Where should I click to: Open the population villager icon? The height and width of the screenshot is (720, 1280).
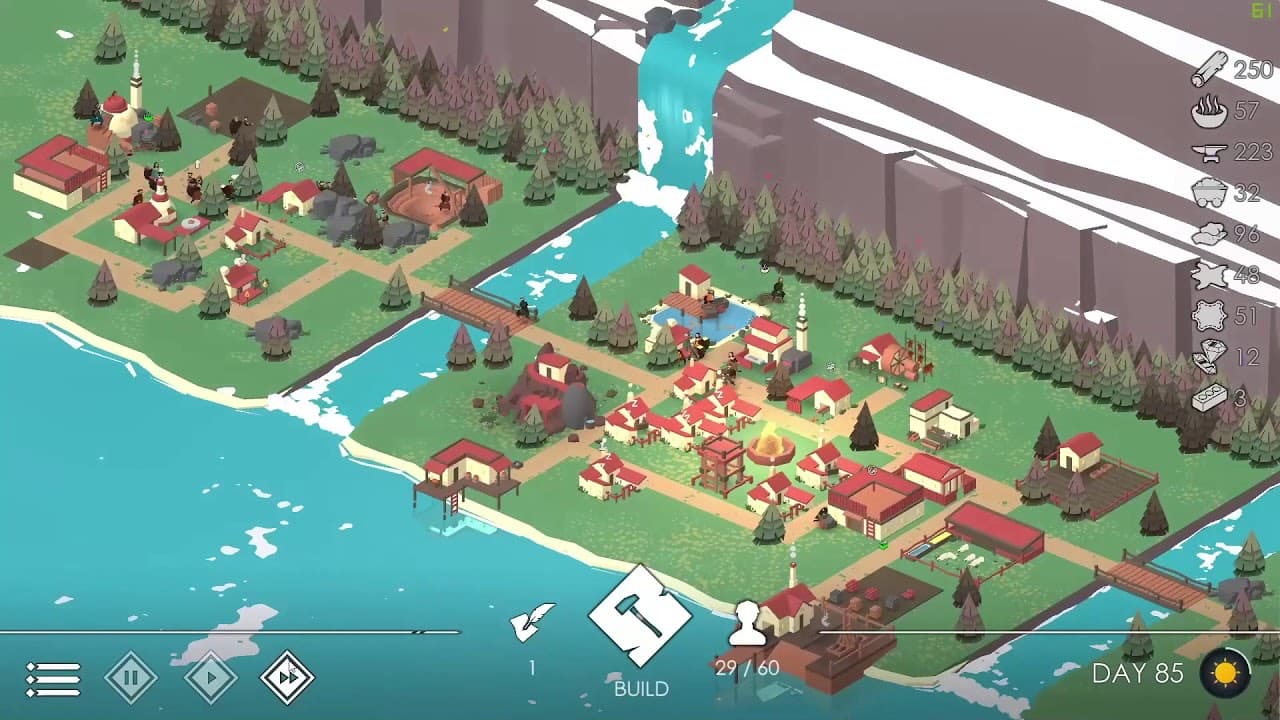(x=746, y=624)
